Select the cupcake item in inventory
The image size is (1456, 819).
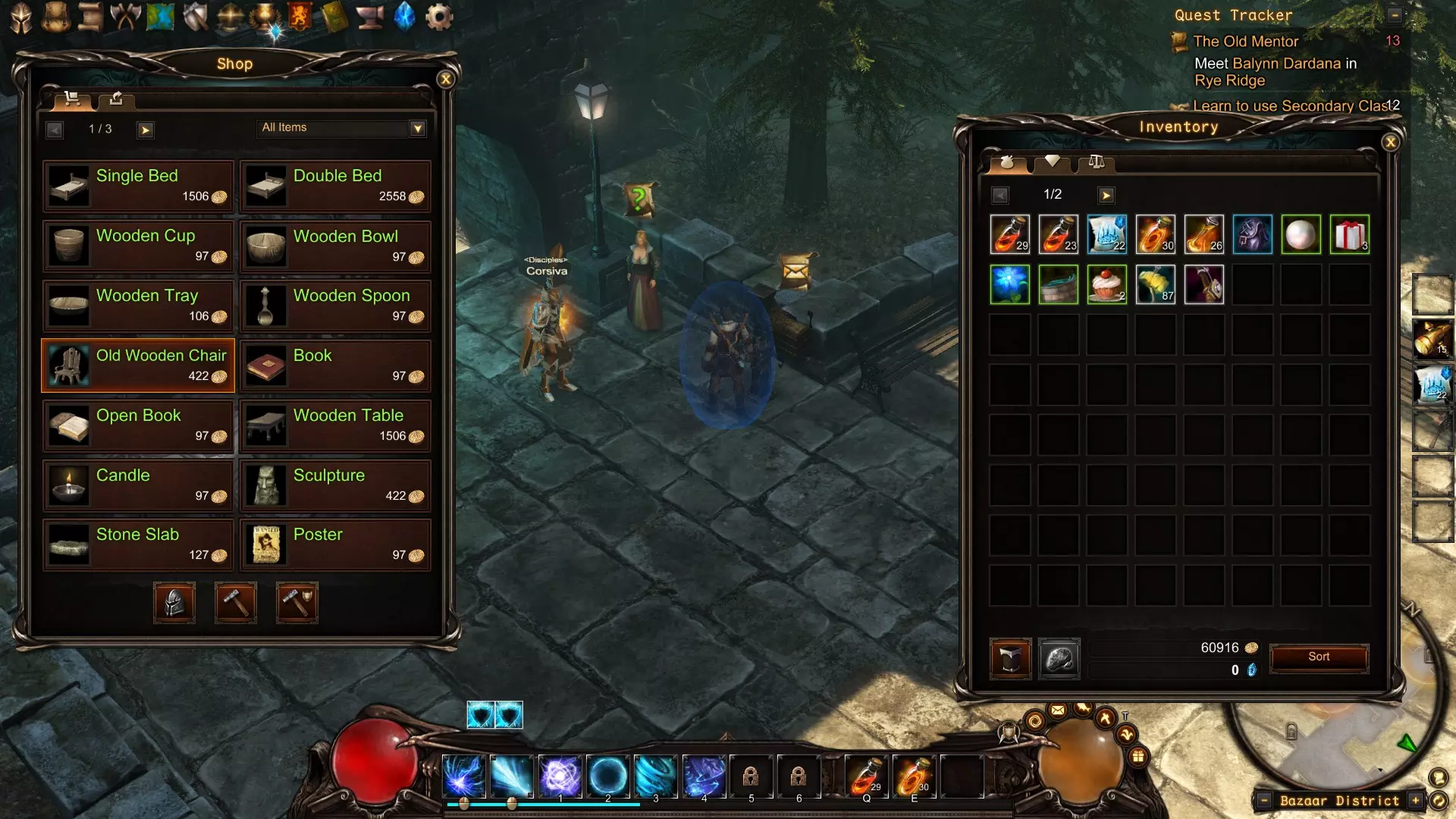click(x=1106, y=284)
